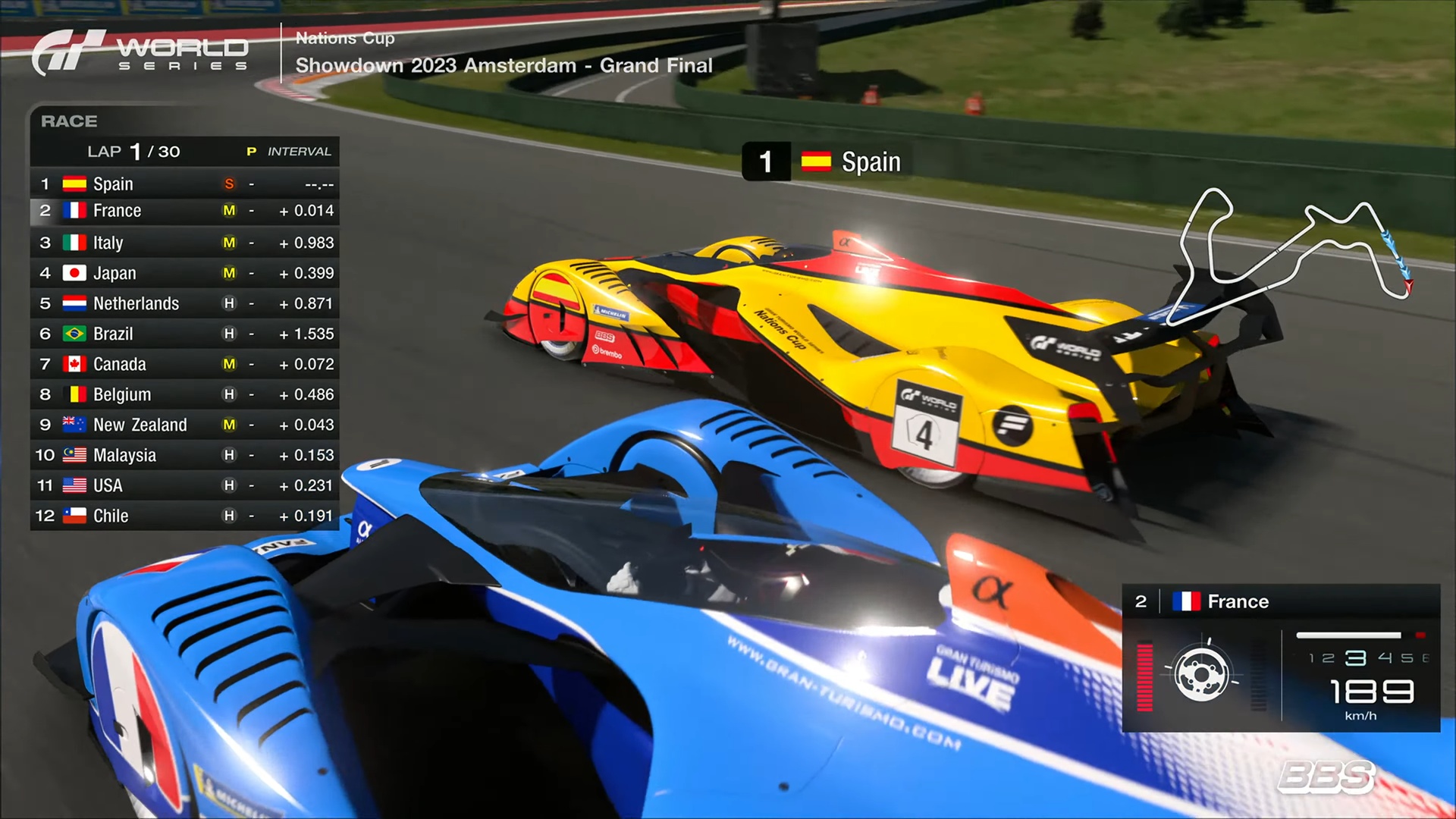This screenshot has height=819, width=1456.
Task: Choose the USA leaderboard row
Action: pos(184,485)
